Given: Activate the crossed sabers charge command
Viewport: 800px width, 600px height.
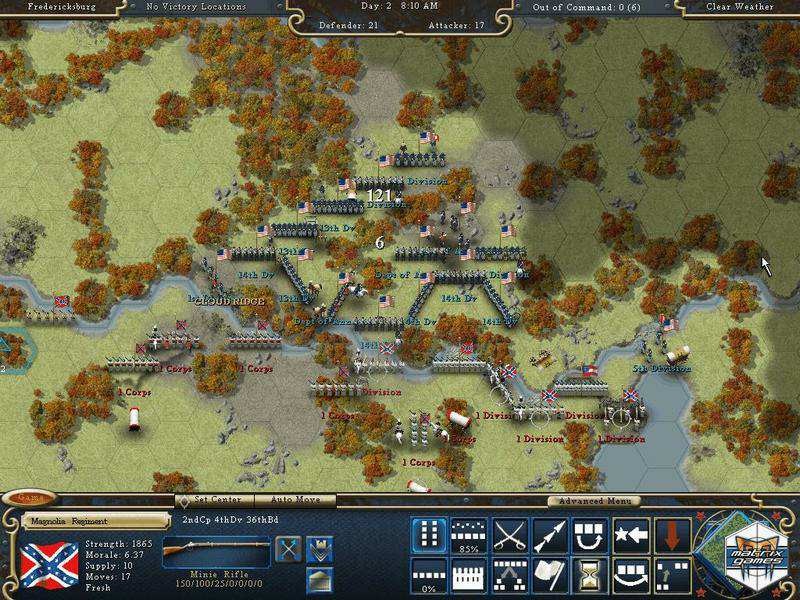Looking at the screenshot, I should [509, 535].
